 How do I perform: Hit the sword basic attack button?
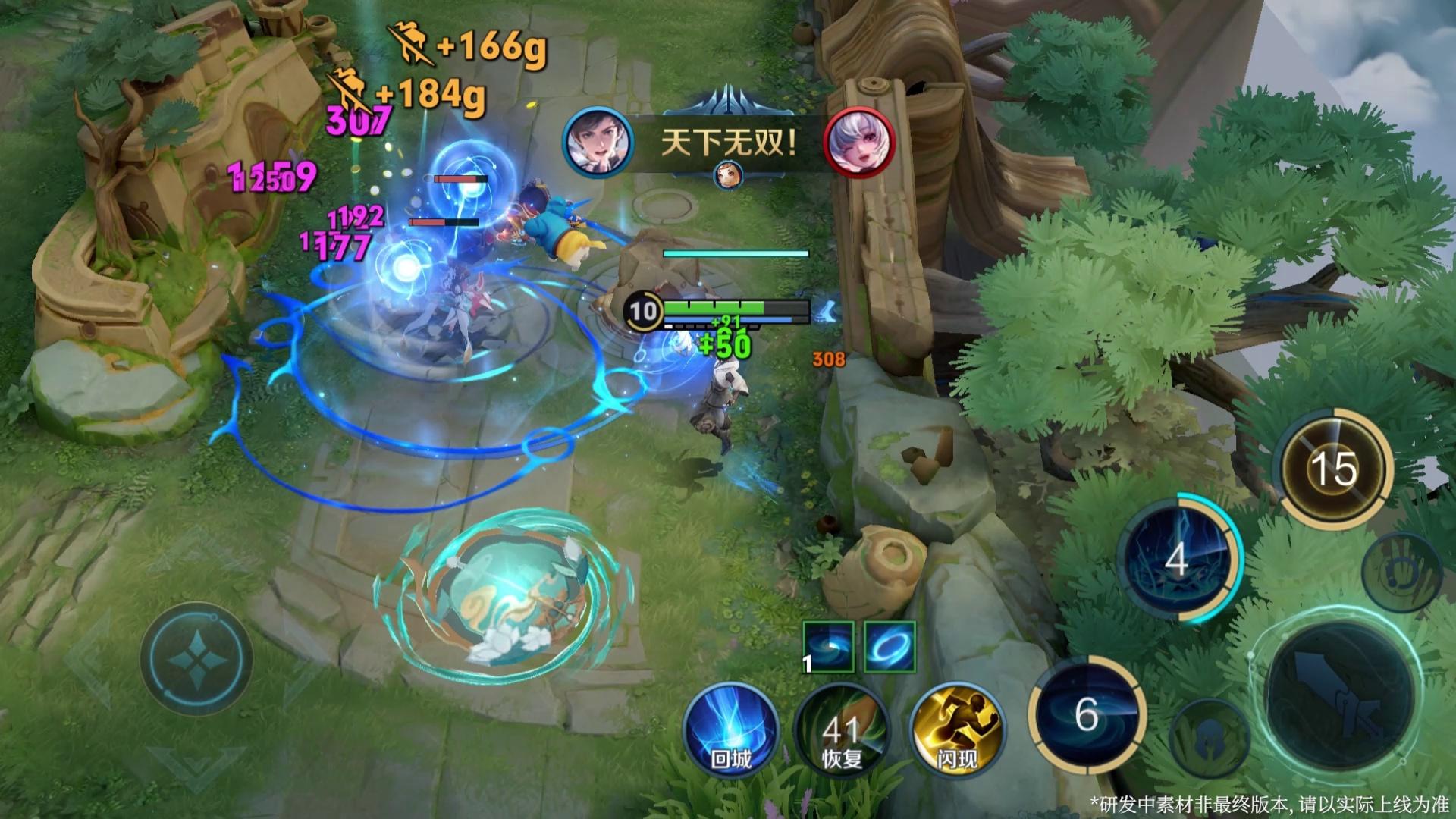1340,698
